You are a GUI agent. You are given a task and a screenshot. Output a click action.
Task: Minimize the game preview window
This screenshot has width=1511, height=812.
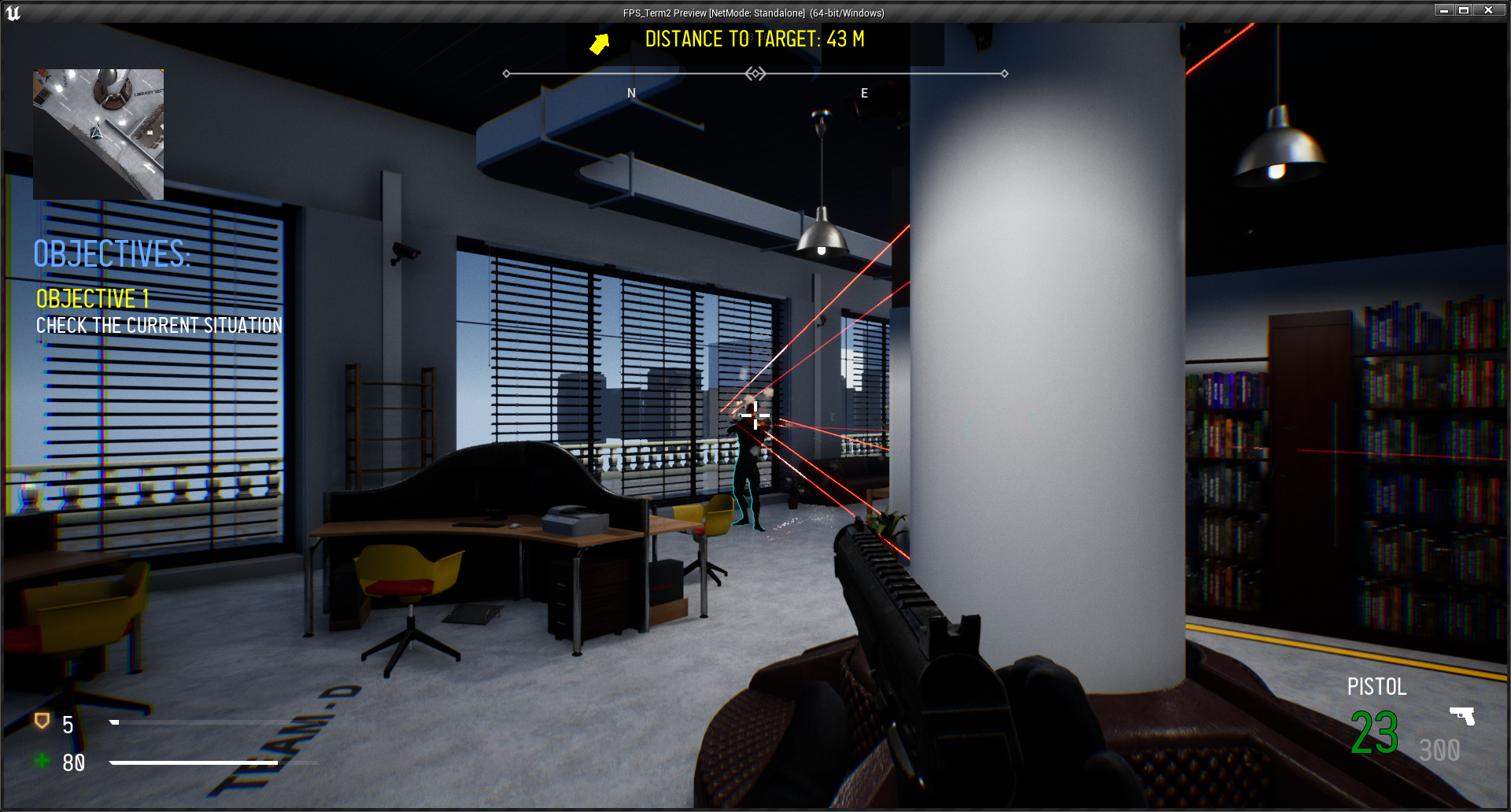pyautogui.click(x=1443, y=10)
